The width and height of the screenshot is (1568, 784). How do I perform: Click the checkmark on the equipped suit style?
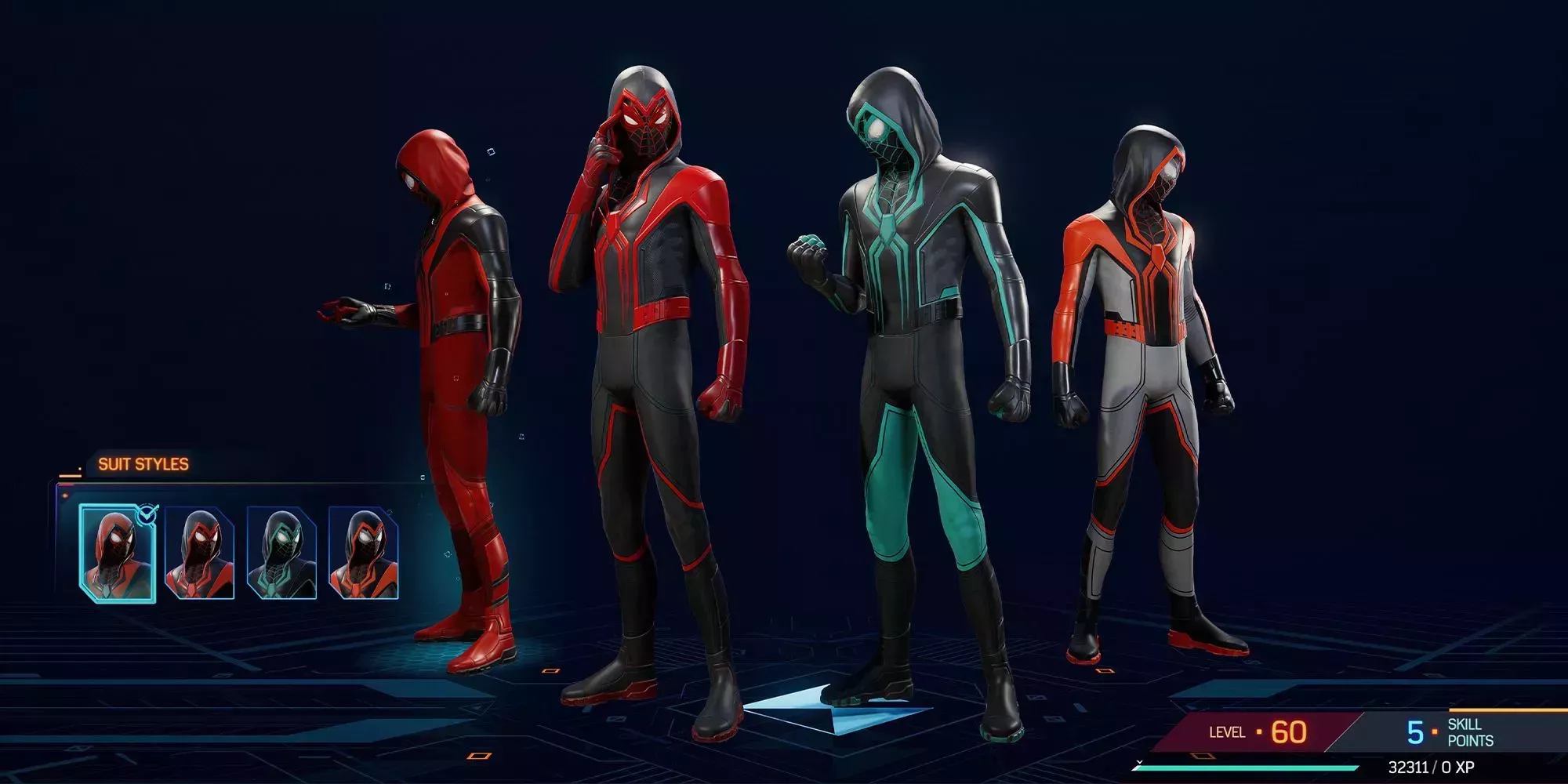tap(146, 514)
